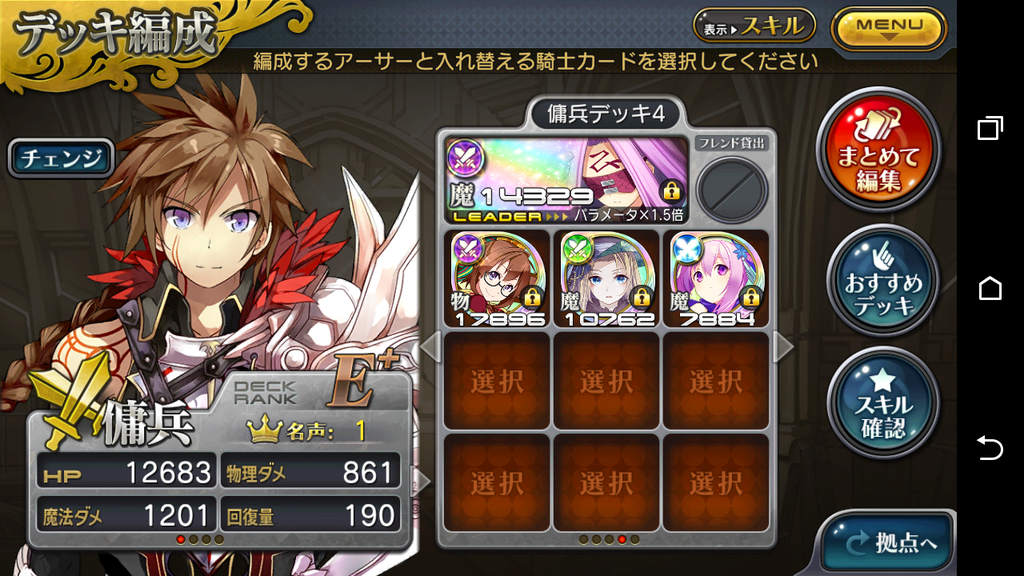The height and width of the screenshot is (576, 1024).
Task: Select the leader card with 14329 power
Action: coord(566,180)
